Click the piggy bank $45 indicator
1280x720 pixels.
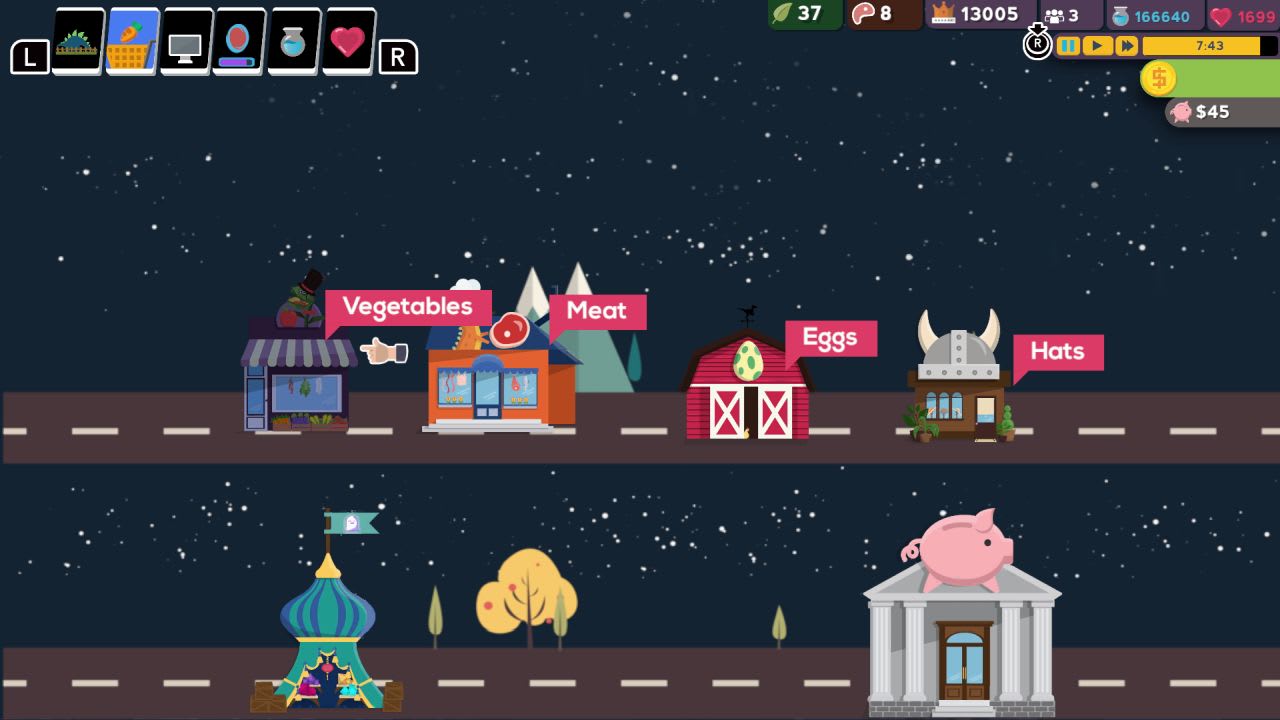pos(1198,112)
